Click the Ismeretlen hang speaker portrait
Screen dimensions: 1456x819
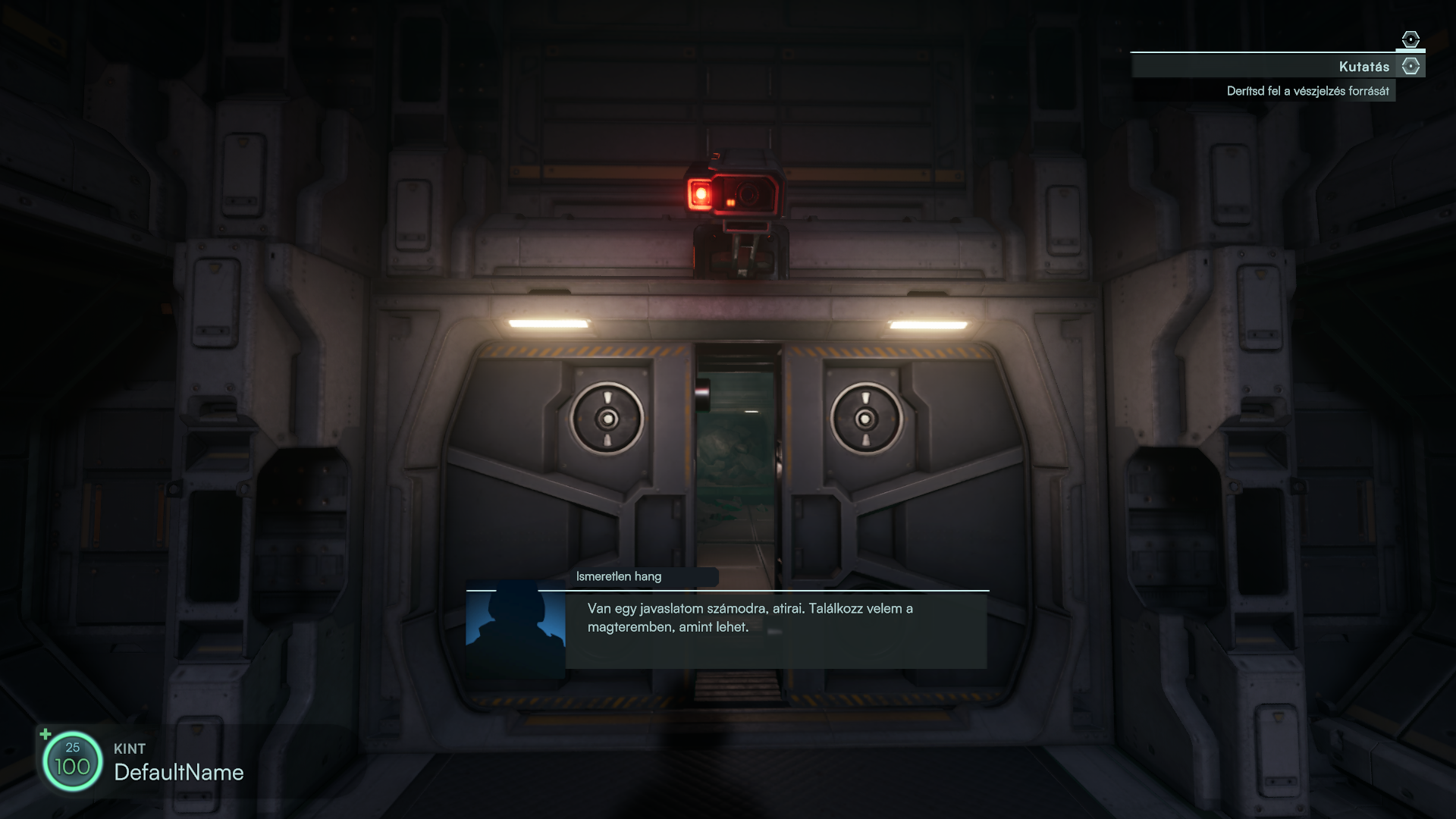[x=516, y=629]
